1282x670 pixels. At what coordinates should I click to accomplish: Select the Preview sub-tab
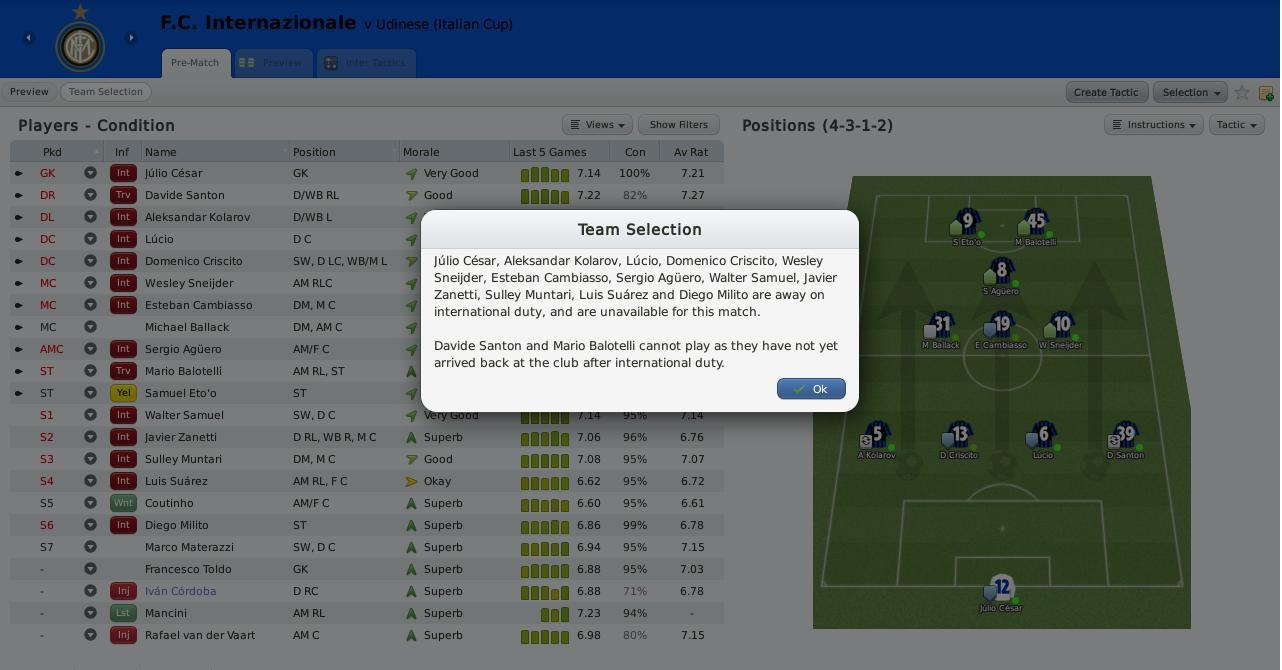coord(29,92)
